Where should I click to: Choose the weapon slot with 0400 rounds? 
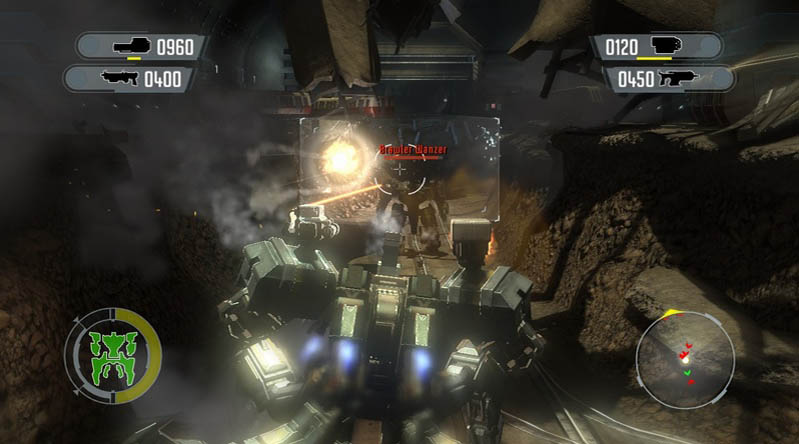pos(128,78)
